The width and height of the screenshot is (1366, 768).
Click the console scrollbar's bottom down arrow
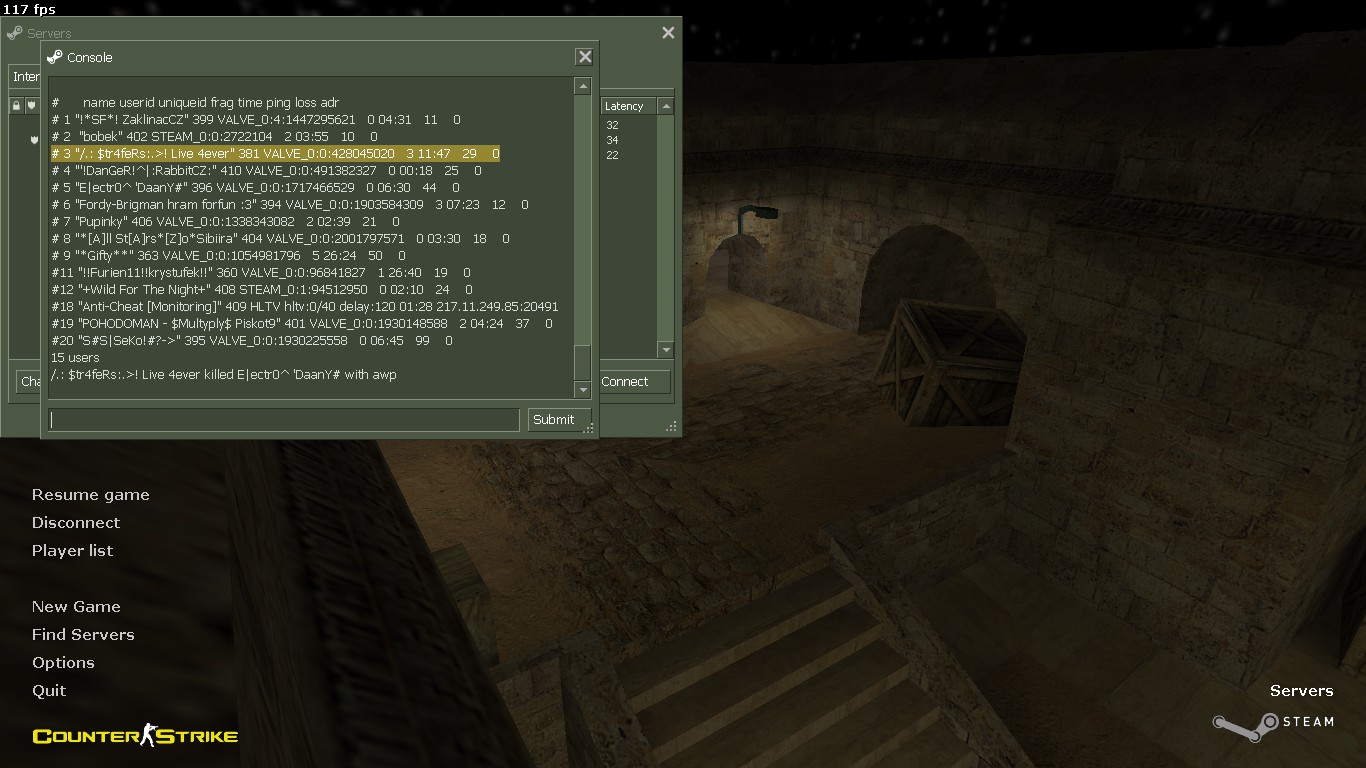click(x=583, y=389)
